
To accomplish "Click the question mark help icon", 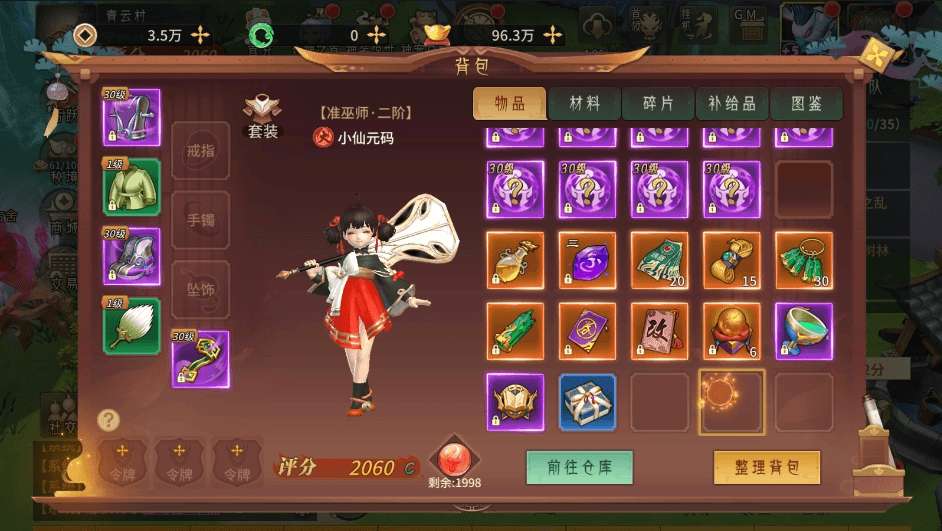I will [x=109, y=420].
